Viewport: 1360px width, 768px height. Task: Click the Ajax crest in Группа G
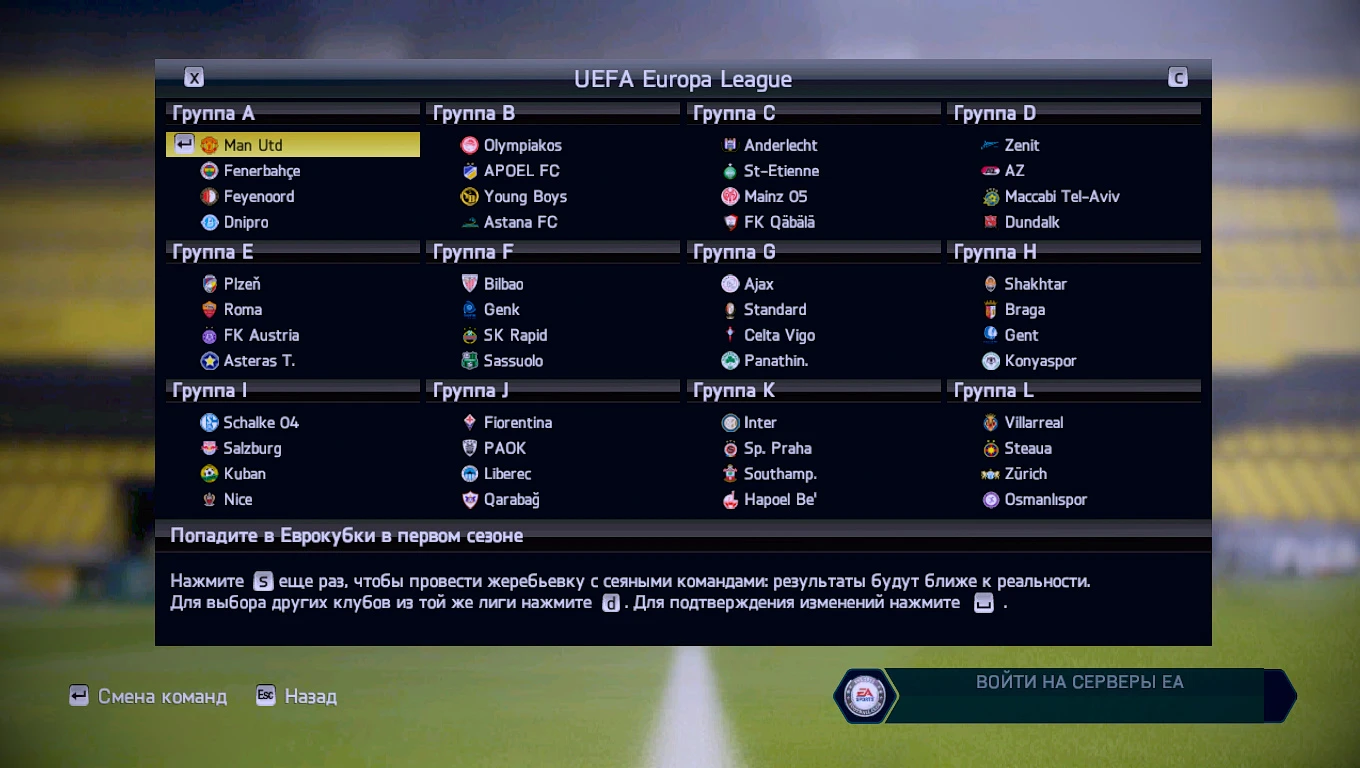coord(730,284)
